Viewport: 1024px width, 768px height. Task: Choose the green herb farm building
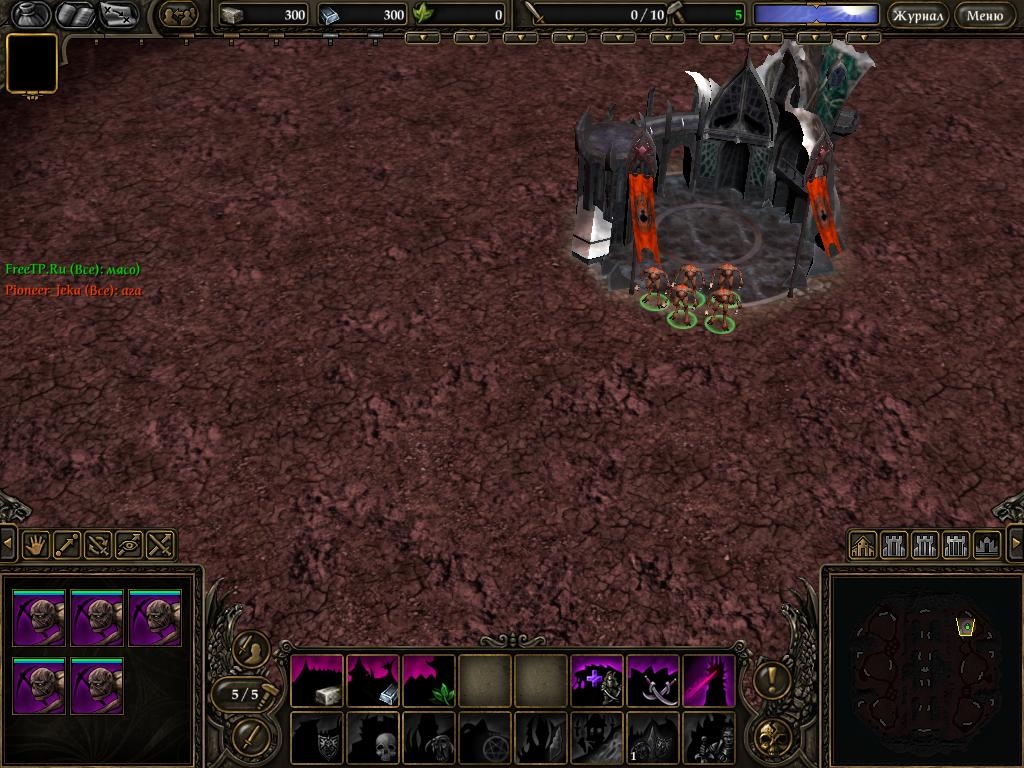click(429, 681)
